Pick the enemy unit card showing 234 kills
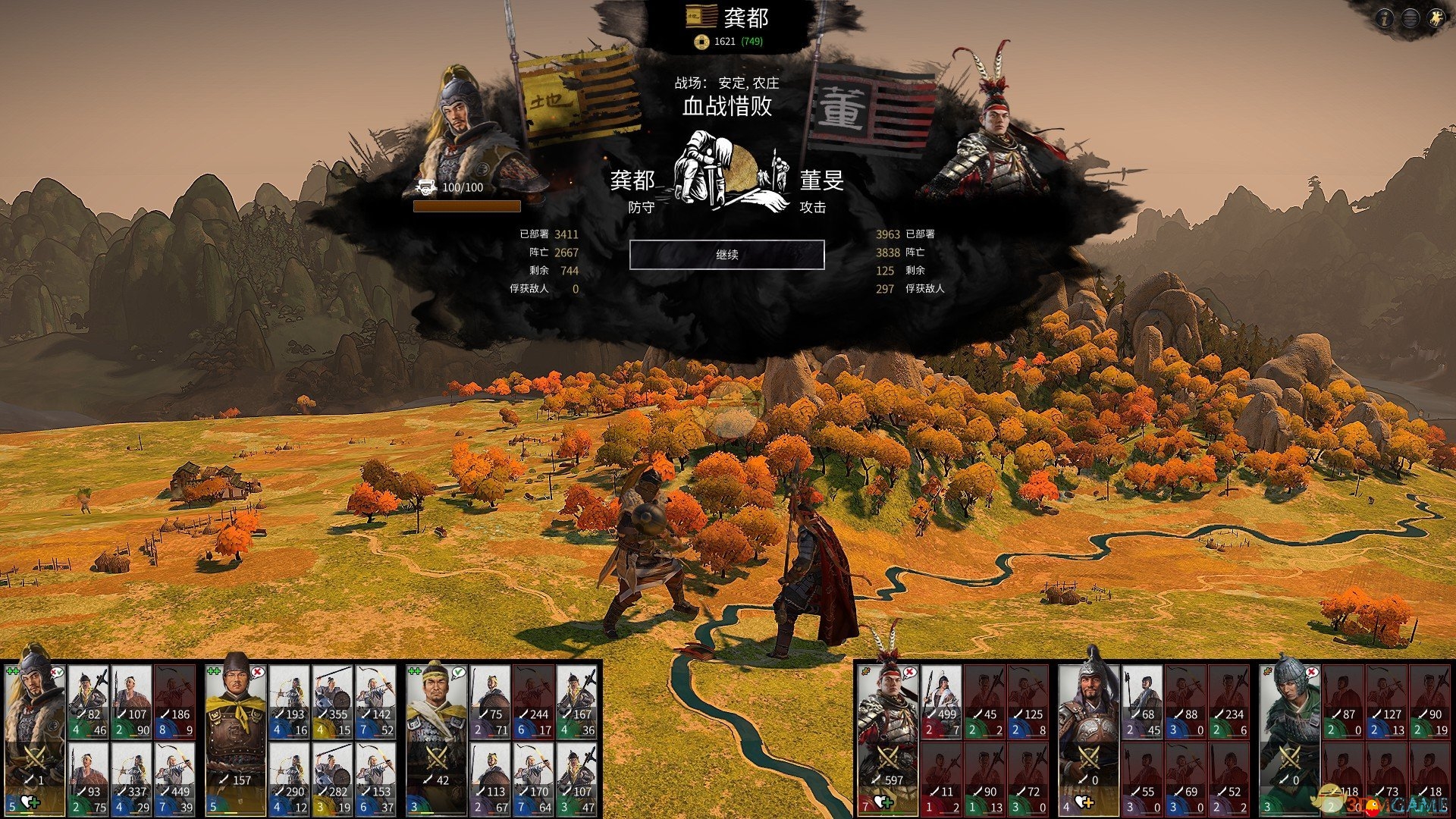This screenshot has width=1456, height=819. [1228, 701]
